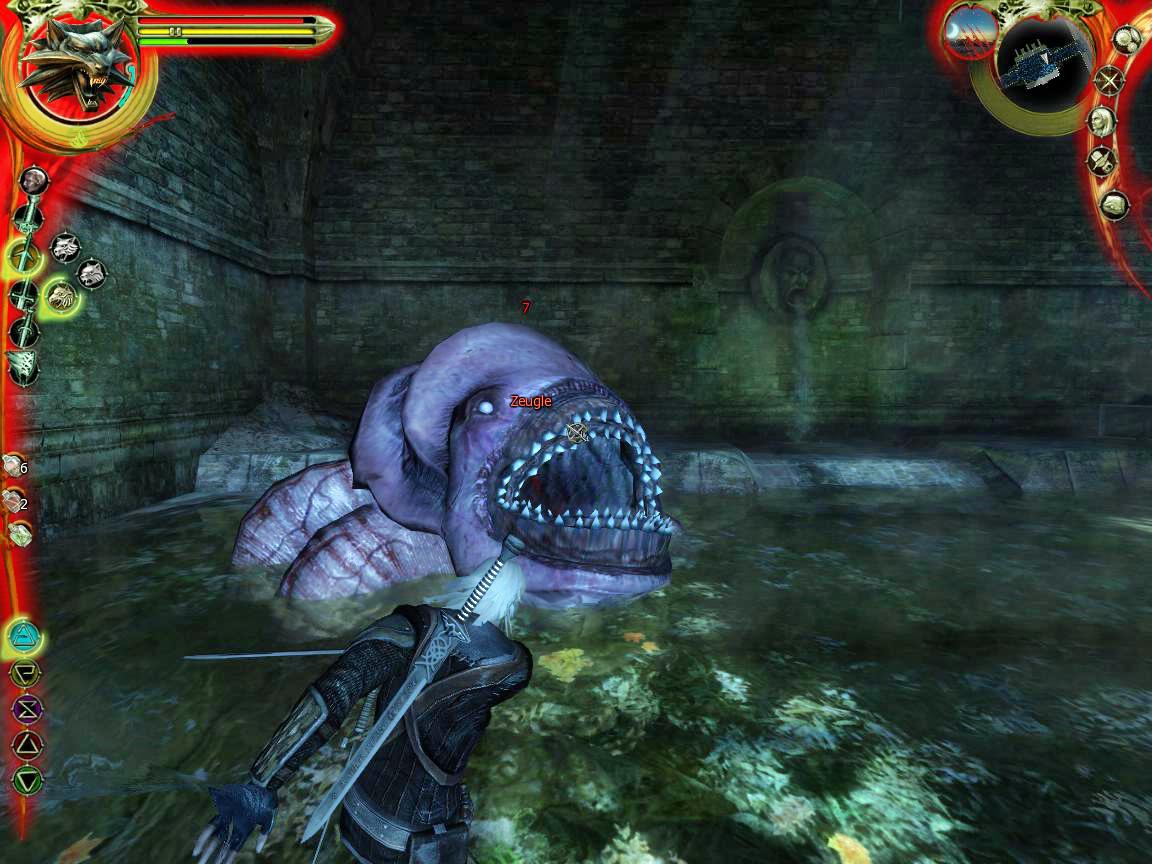The width and height of the screenshot is (1152, 864).
Task: Open the gears icon panel
Action: pos(1129,41)
